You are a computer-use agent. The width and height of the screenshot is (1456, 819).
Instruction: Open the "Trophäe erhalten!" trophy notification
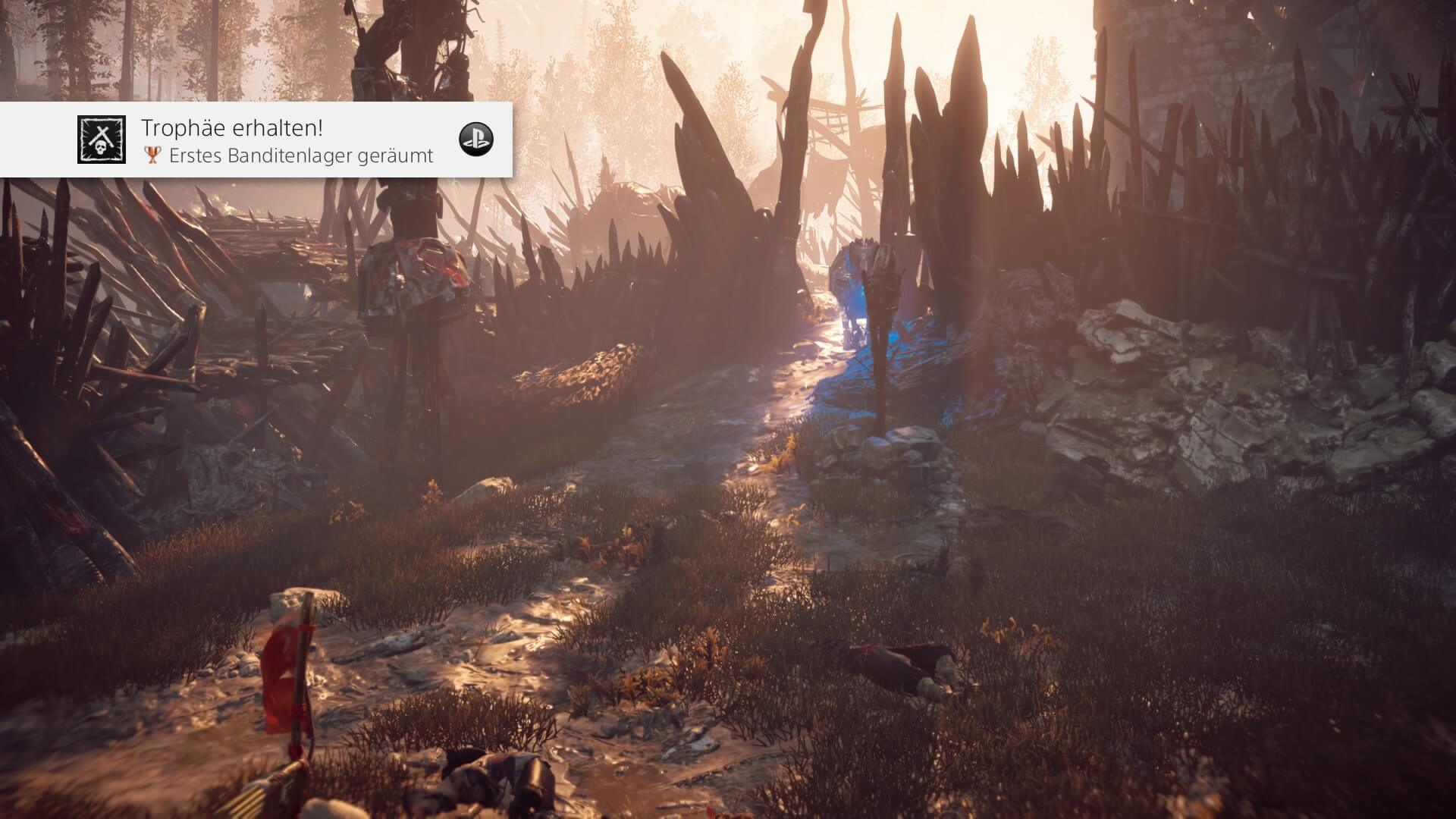[288, 140]
